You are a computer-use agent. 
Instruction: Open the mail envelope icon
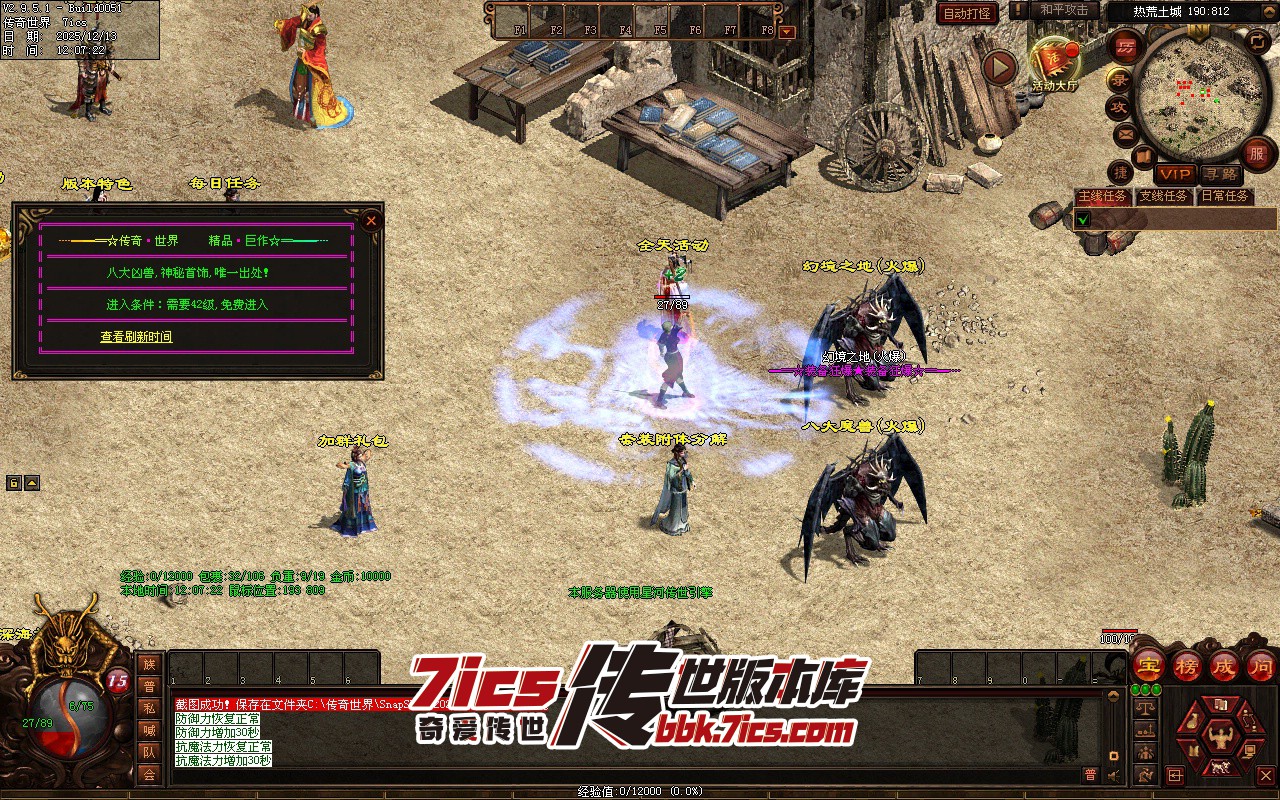point(1125,134)
